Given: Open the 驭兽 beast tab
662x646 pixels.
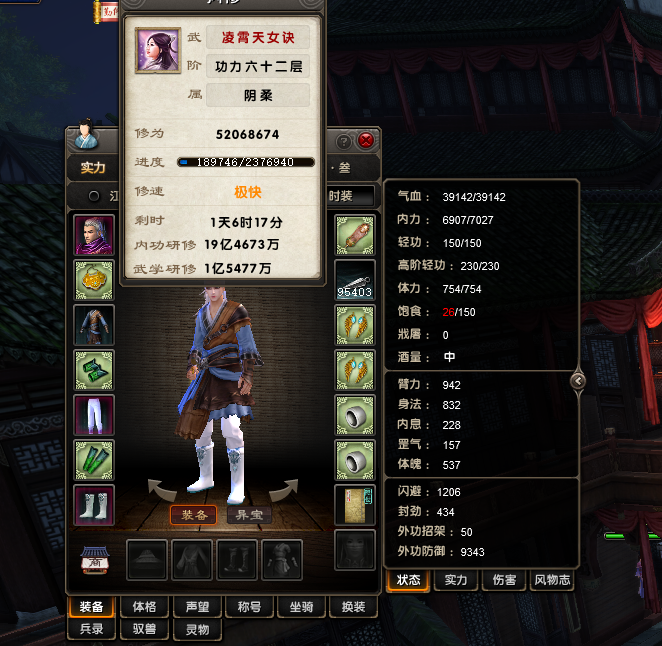Looking at the screenshot, I should pos(144,629).
